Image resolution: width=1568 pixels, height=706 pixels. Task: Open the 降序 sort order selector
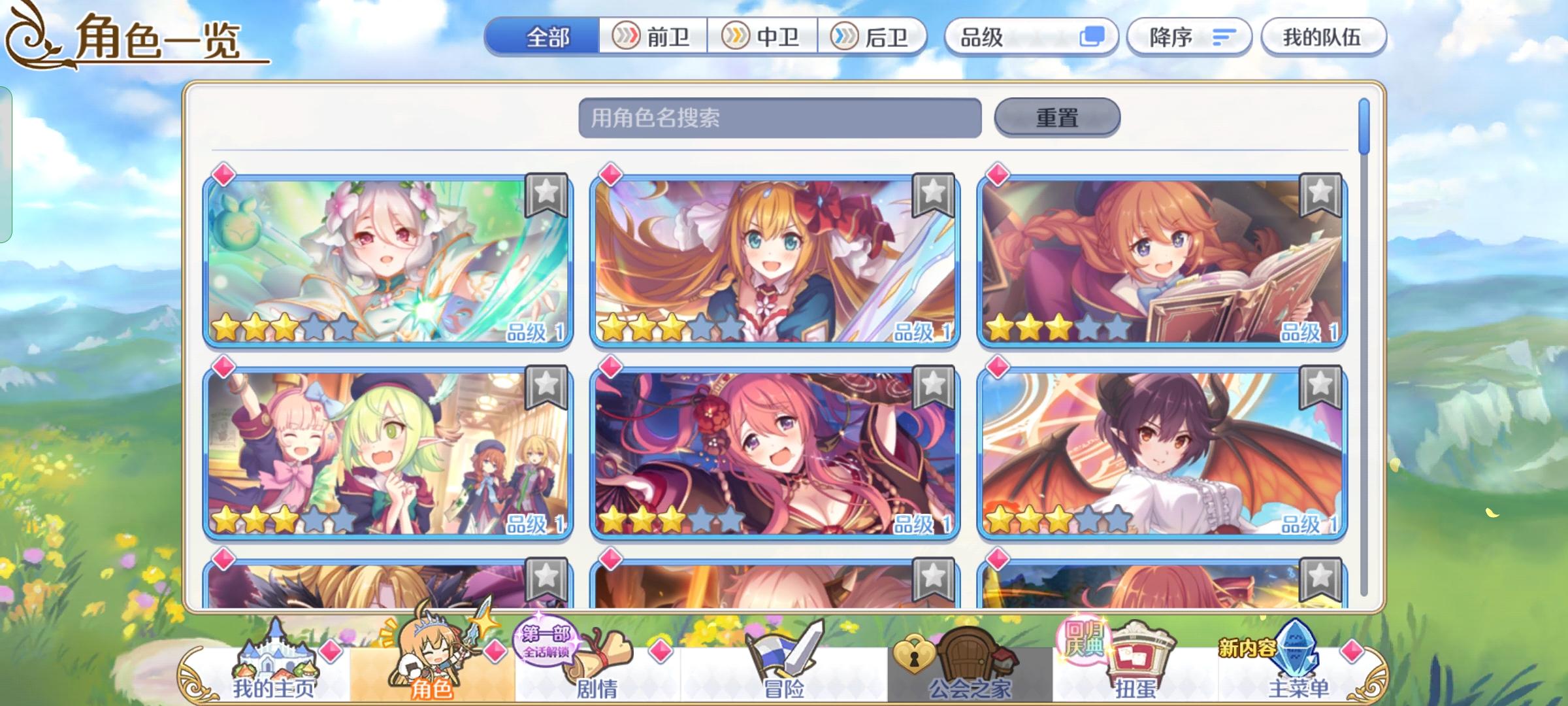[x=1189, y=37]
